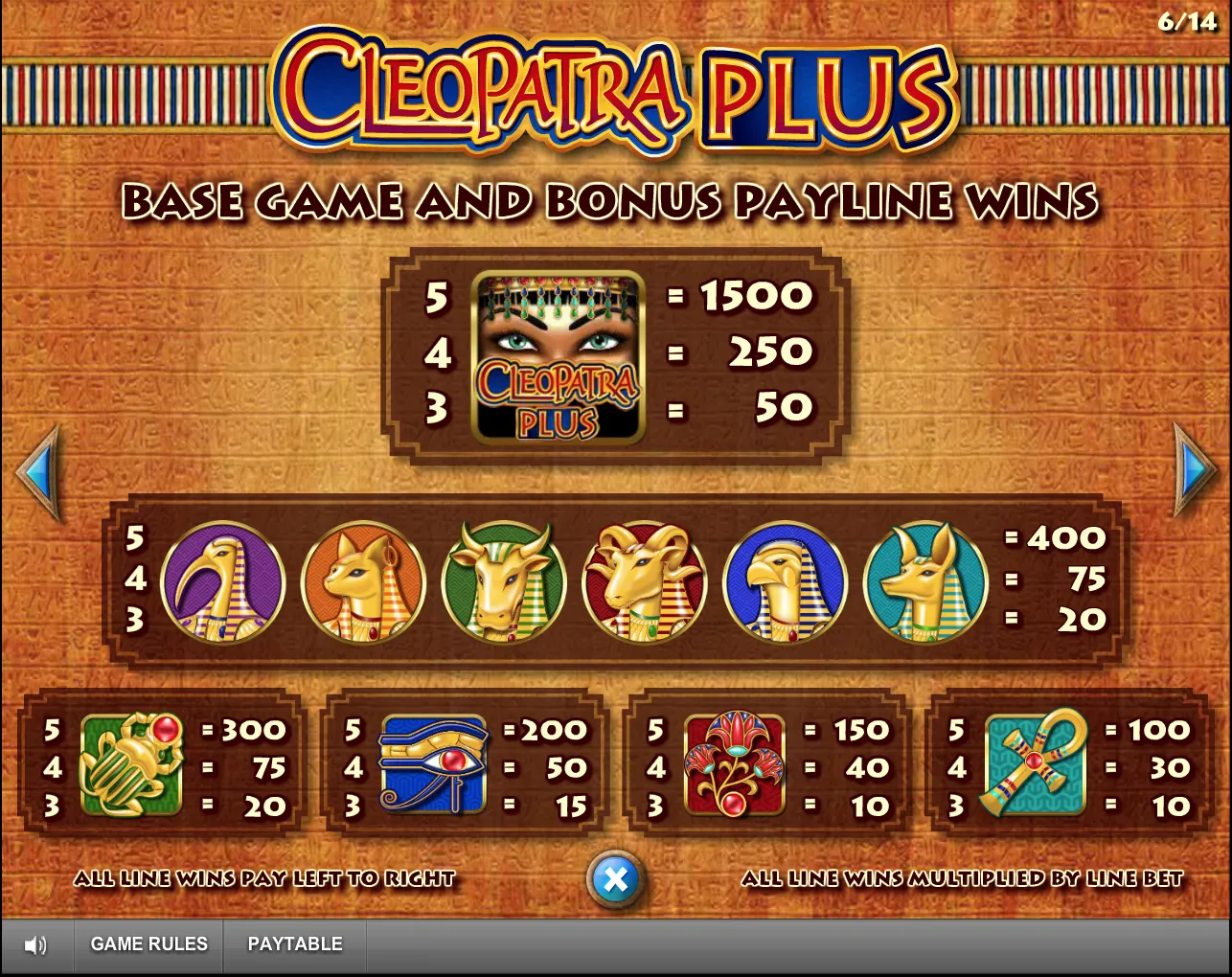Mute the game sound using speaker icon

point(34,944)
